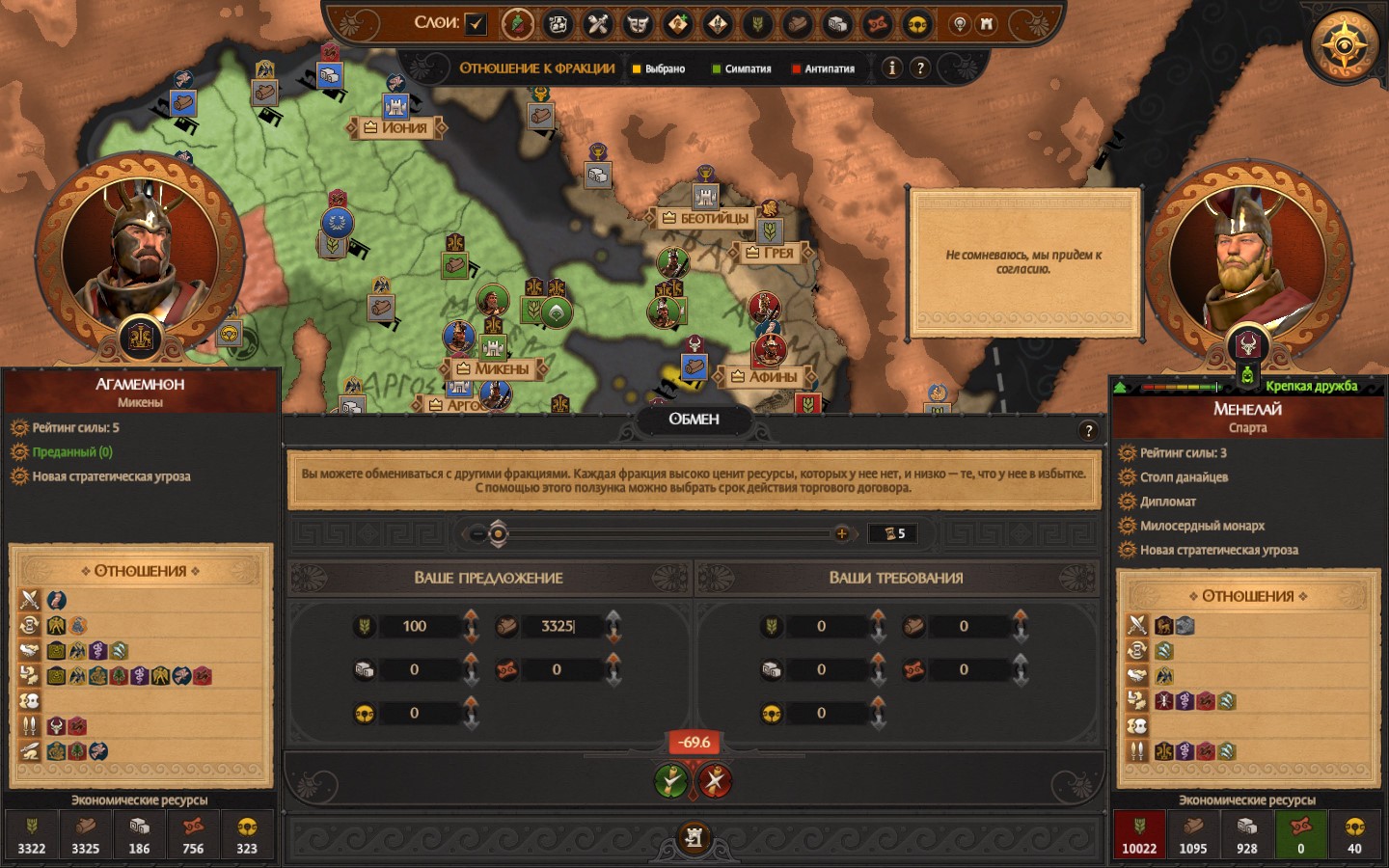
Task: Click Agamemnon's leader portrait
Action: point(141,254)
